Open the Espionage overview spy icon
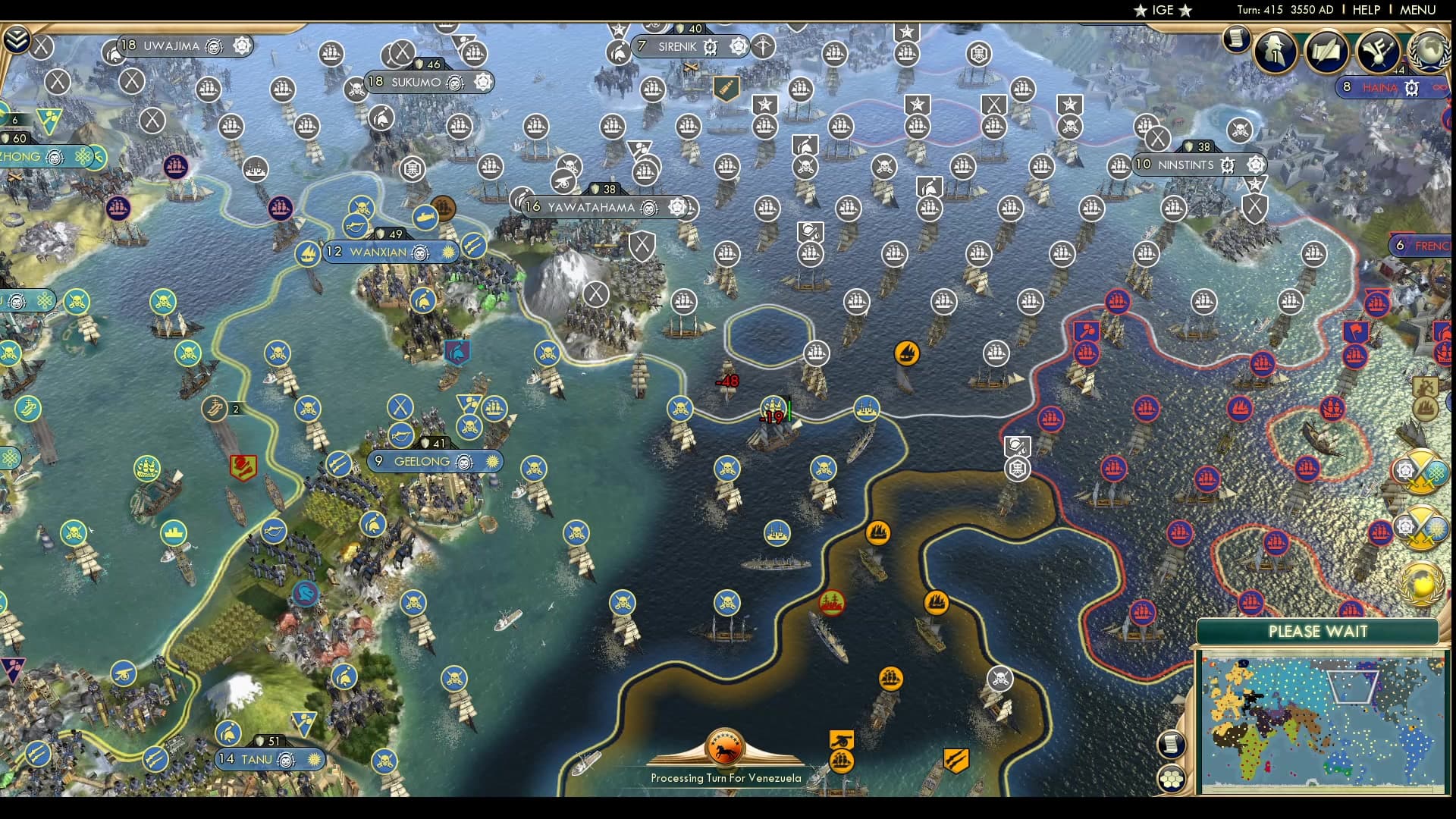This screenshot has height=819, width=1456. [x=1274, y=52]
